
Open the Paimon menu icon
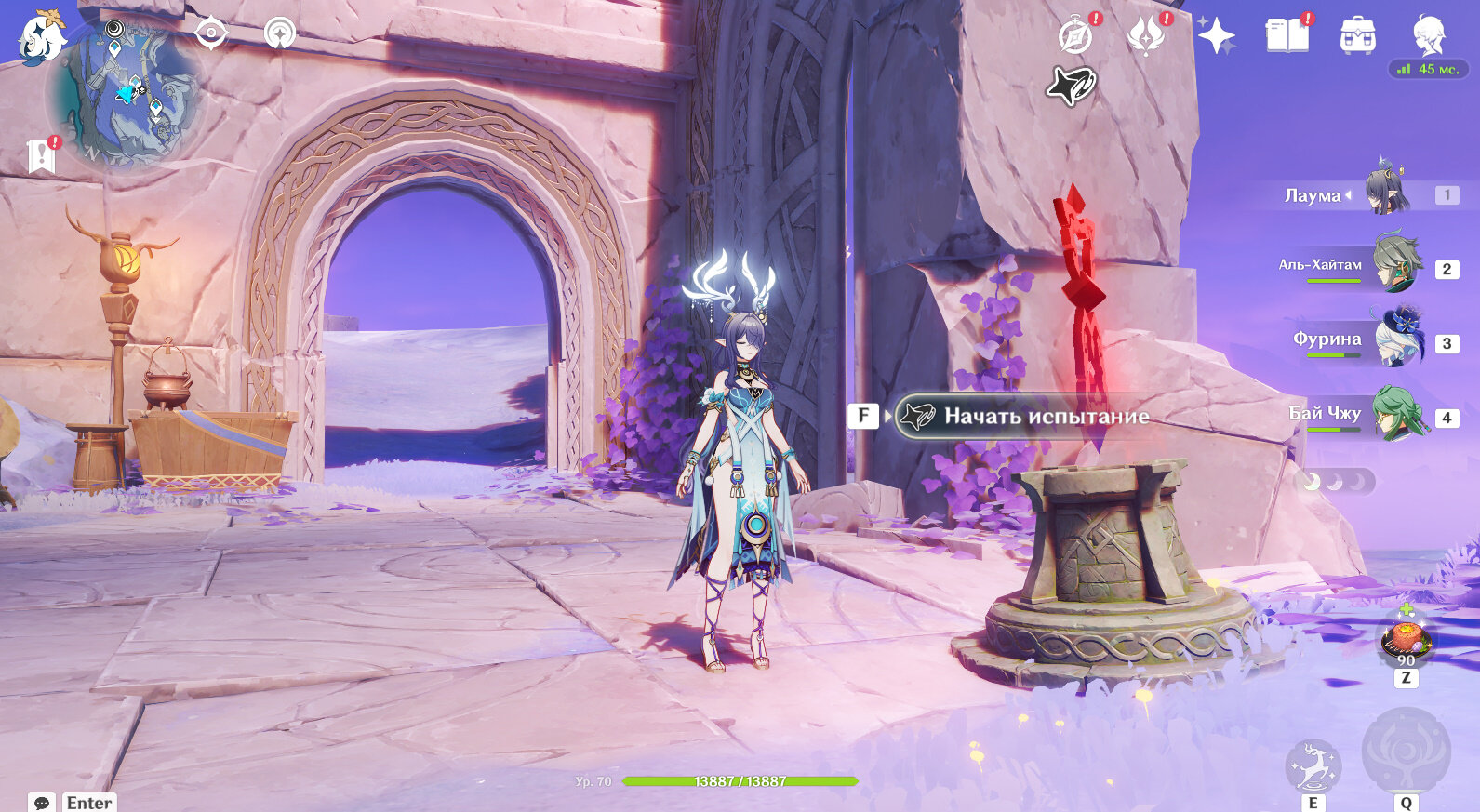[x=42, y=37]
